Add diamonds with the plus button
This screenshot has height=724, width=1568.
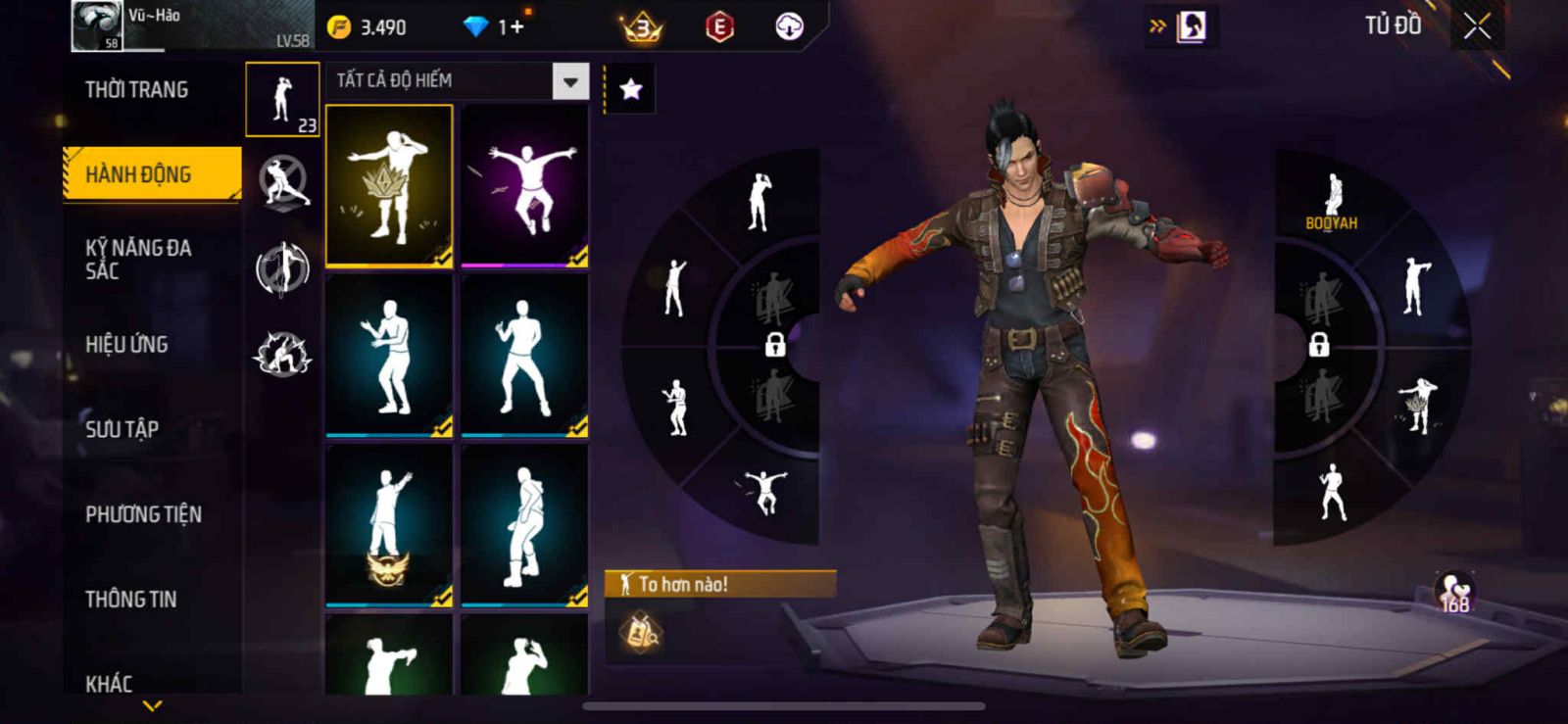click(x=517, y=27)
